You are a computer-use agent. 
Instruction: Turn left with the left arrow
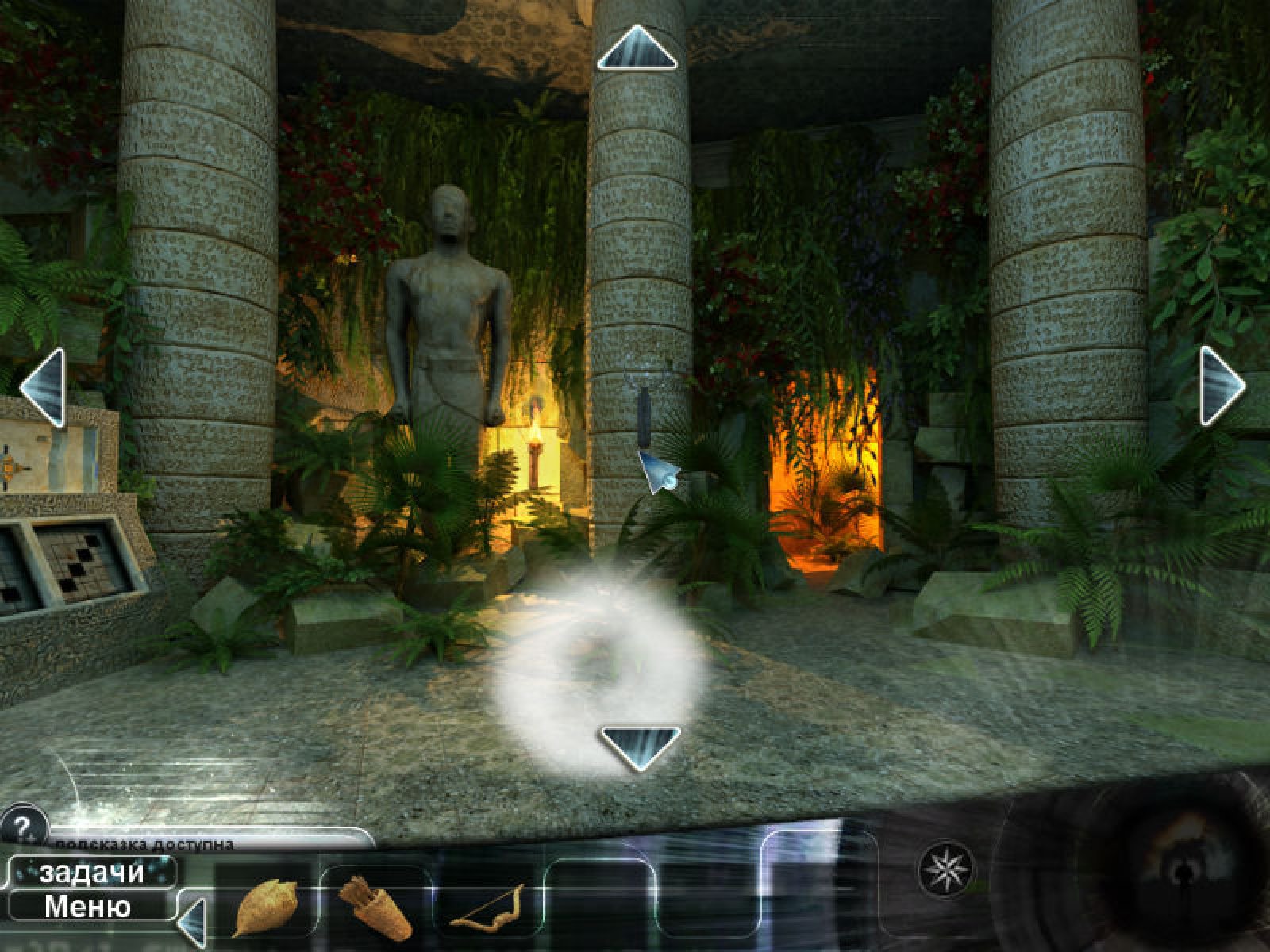point(42,389)
